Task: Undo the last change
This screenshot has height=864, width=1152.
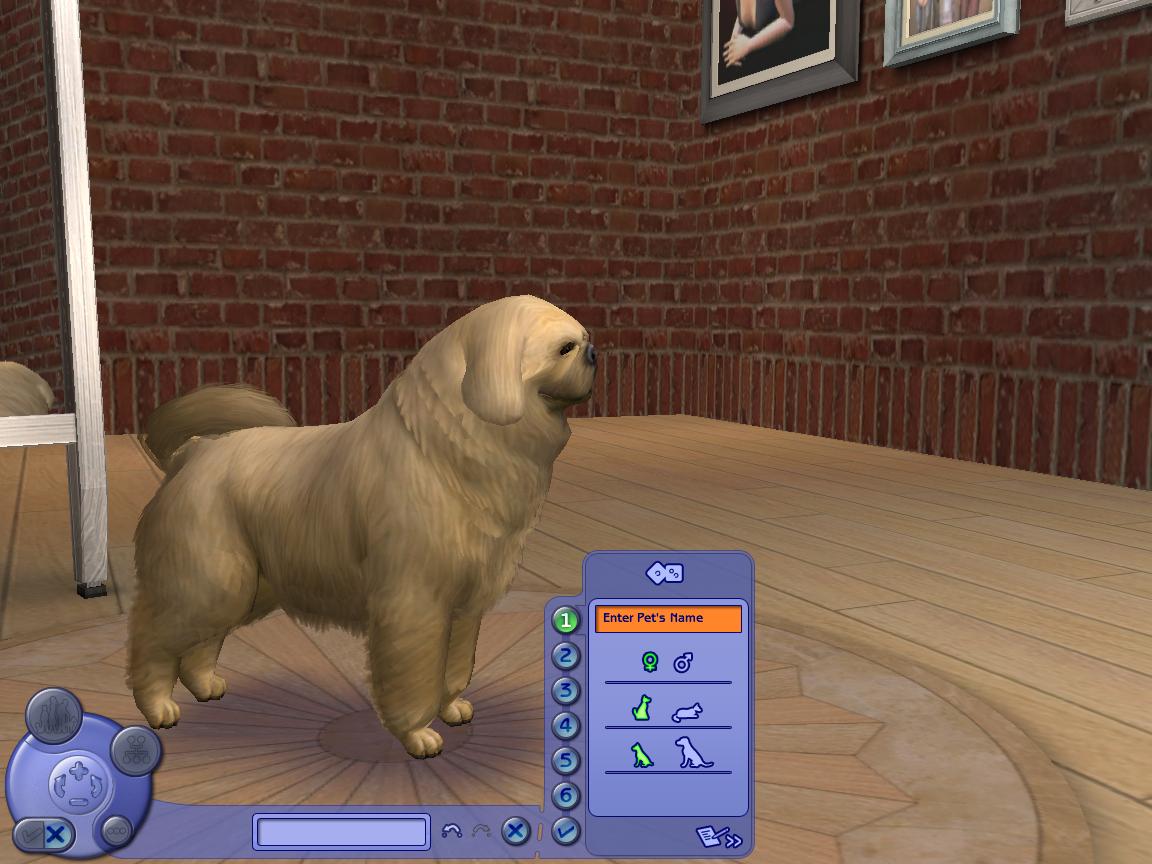Action: click(x=452, y=831)
